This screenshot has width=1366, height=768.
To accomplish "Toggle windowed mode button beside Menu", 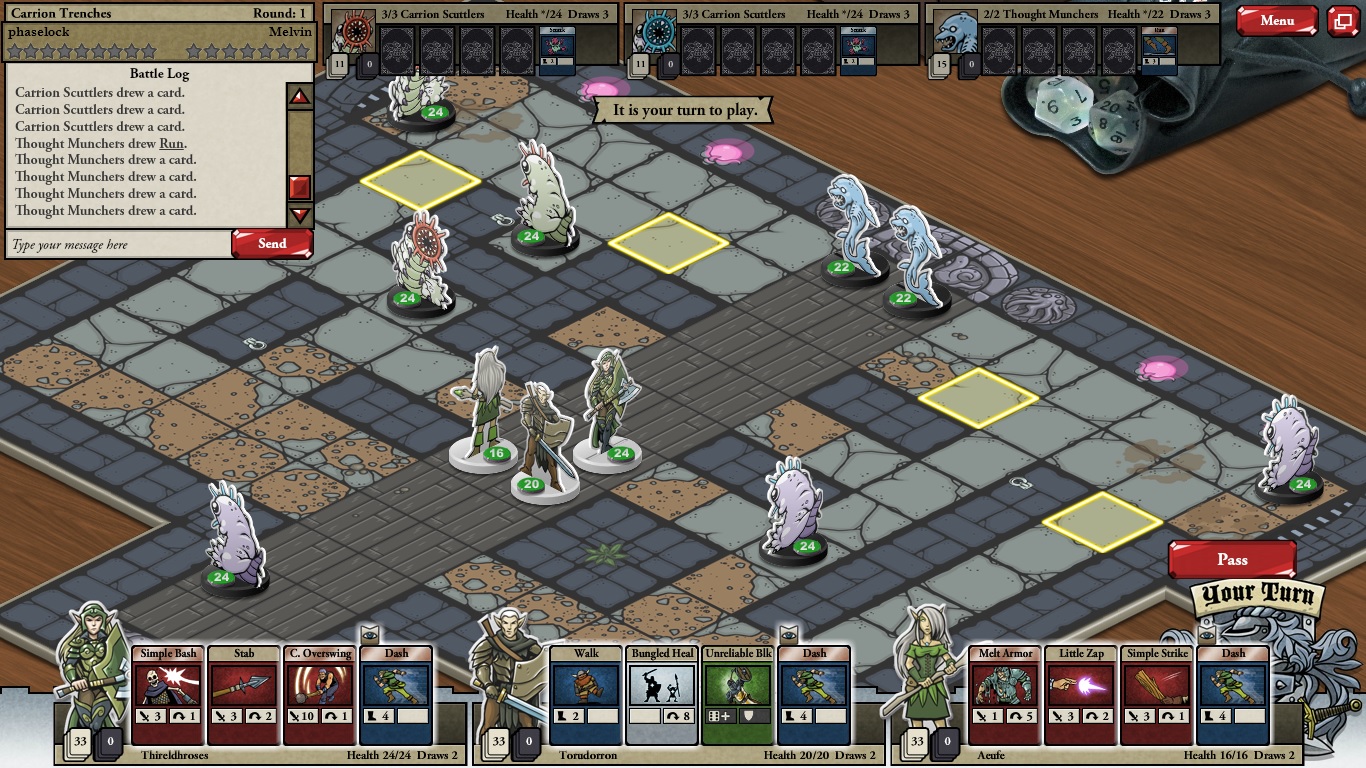I will click(1342, 21).
